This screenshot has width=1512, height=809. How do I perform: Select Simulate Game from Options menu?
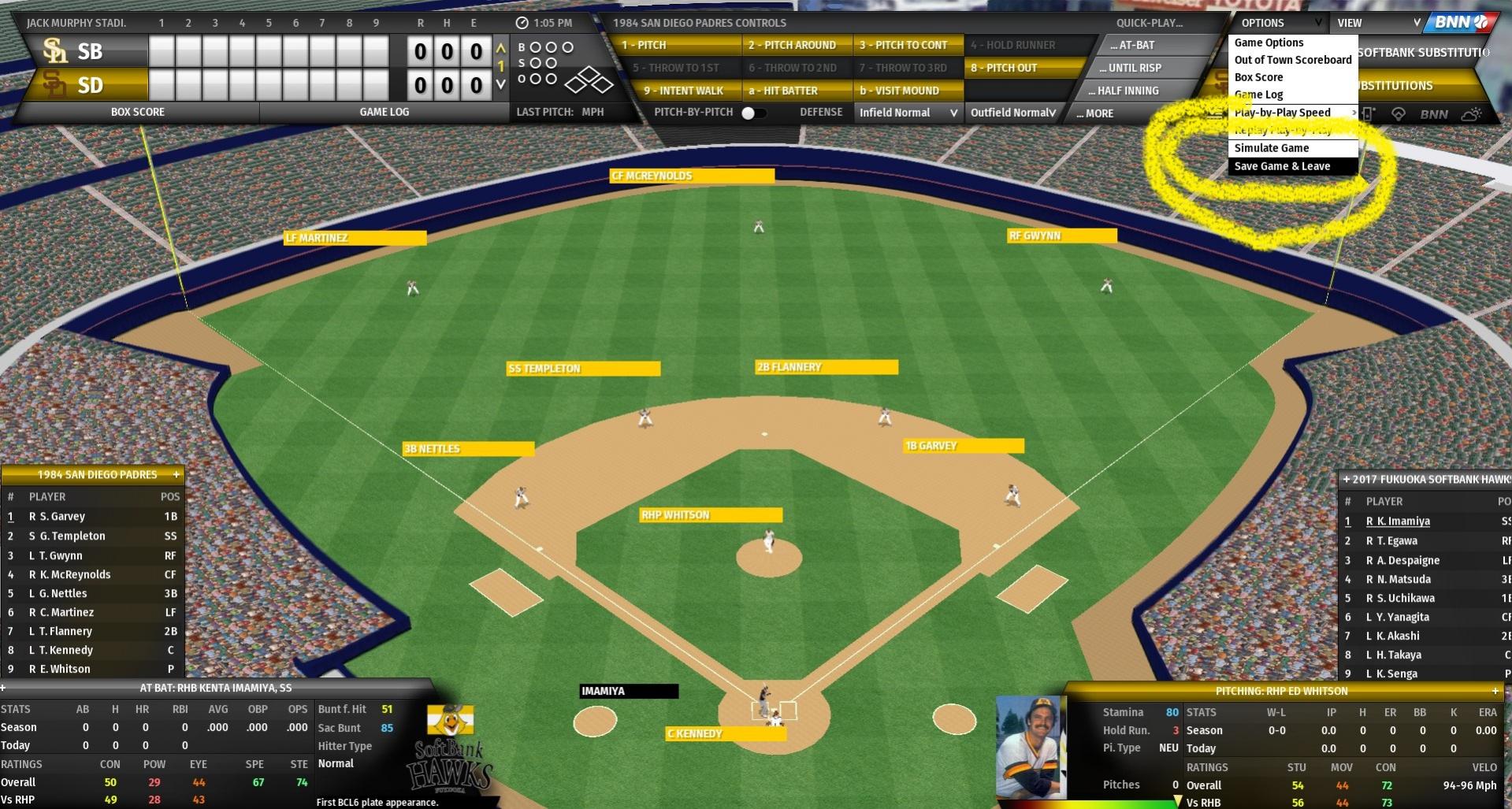pos(1272,148)
